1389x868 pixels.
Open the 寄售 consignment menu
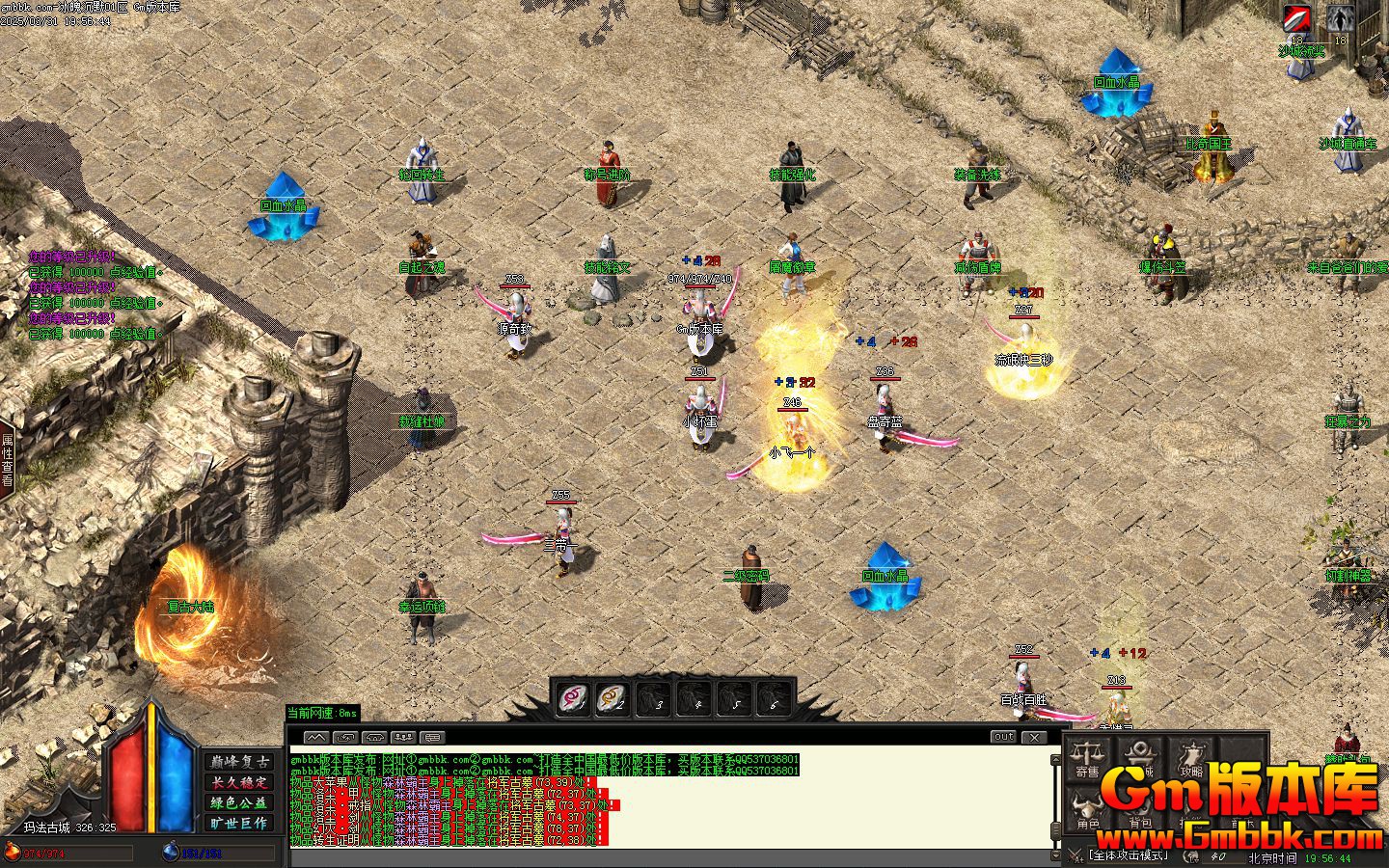tap(1087, 759)
